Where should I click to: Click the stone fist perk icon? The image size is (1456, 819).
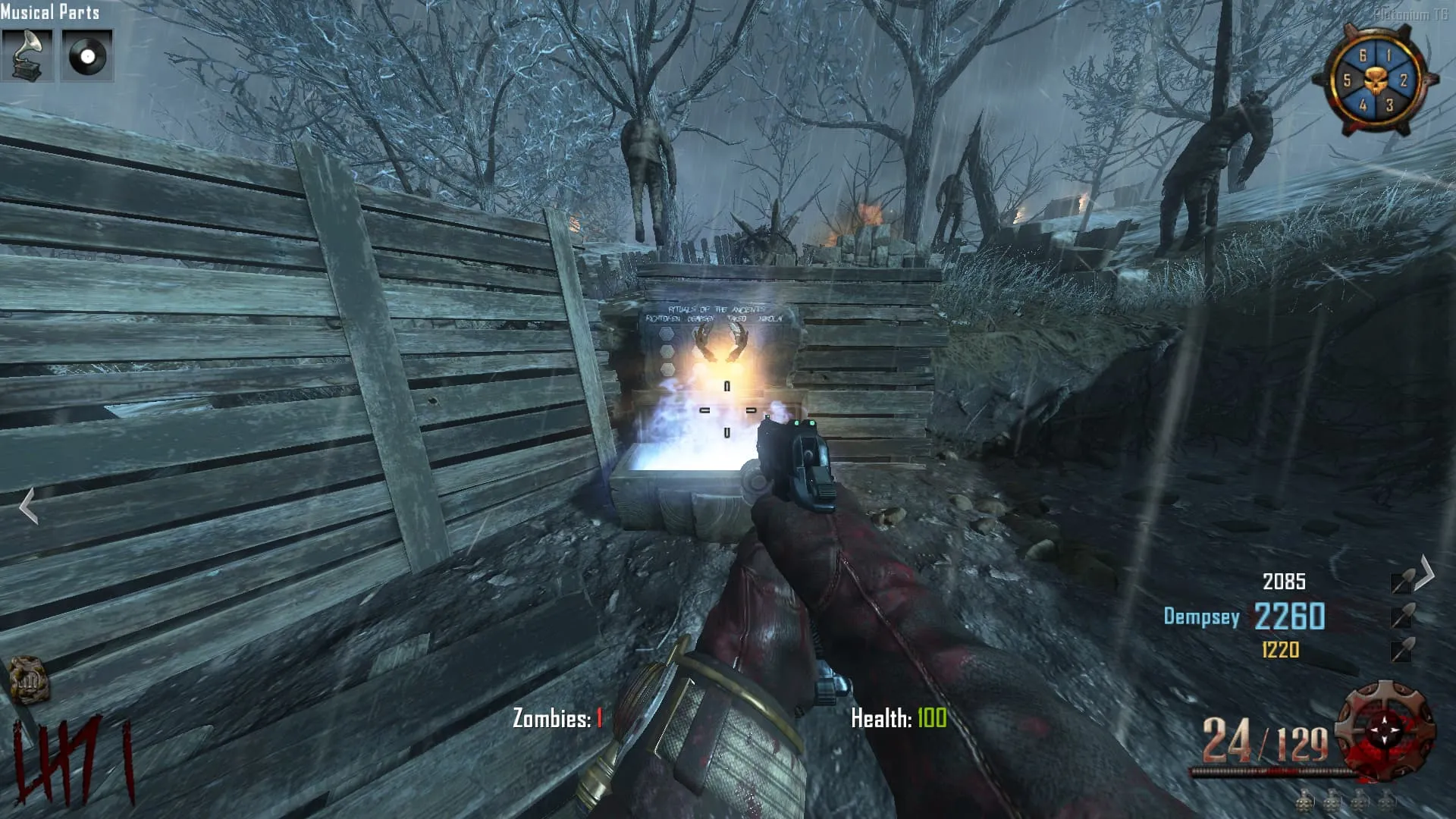tap(28, 679)
